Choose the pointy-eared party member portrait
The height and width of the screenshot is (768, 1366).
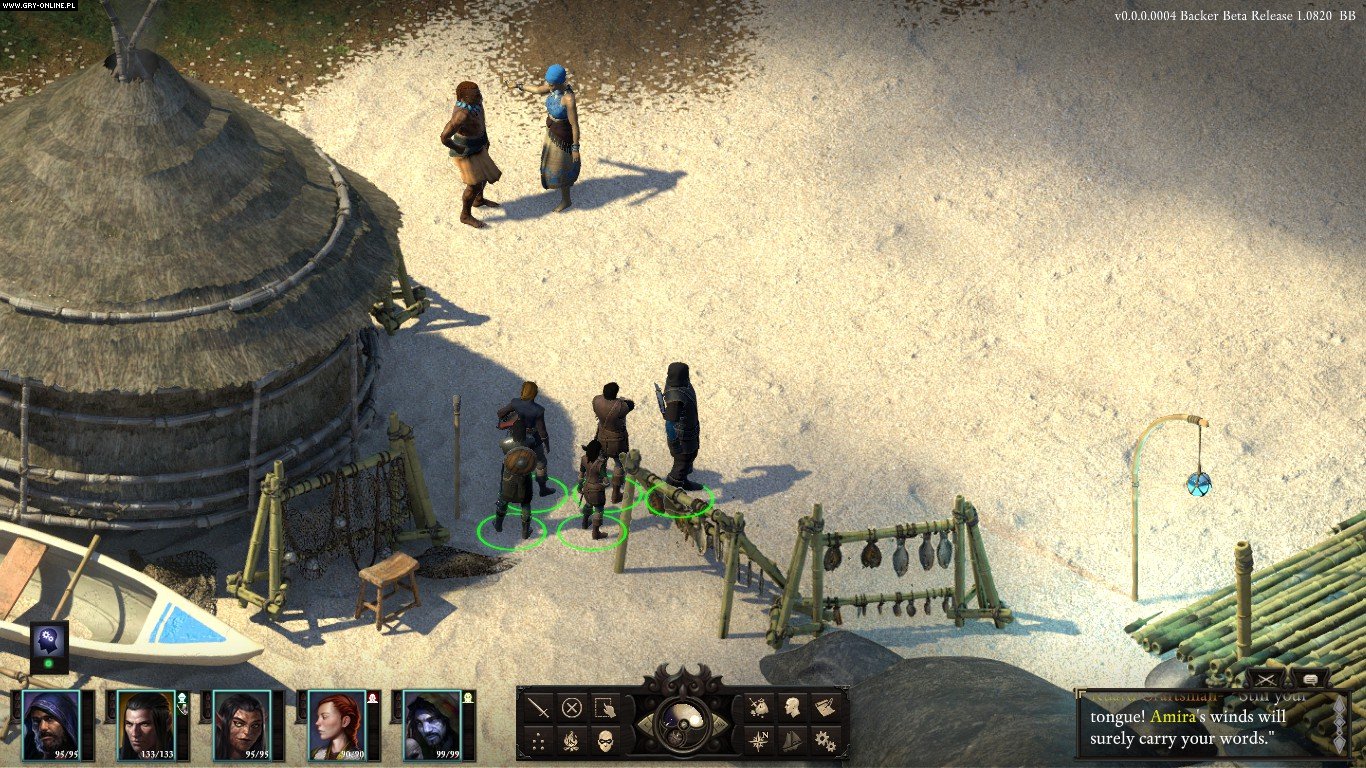point(241,724)
